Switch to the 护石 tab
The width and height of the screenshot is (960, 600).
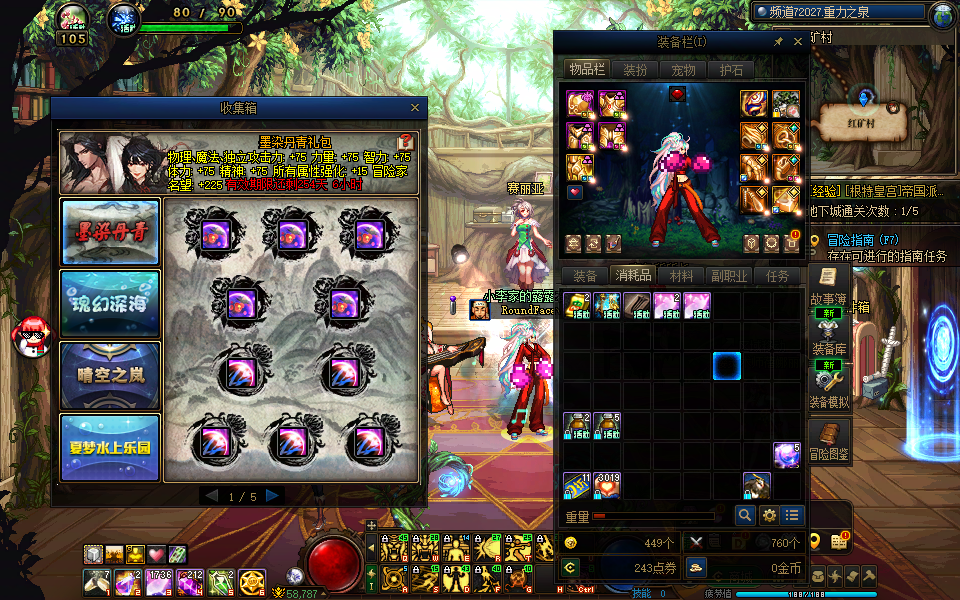tap(731, 70)
